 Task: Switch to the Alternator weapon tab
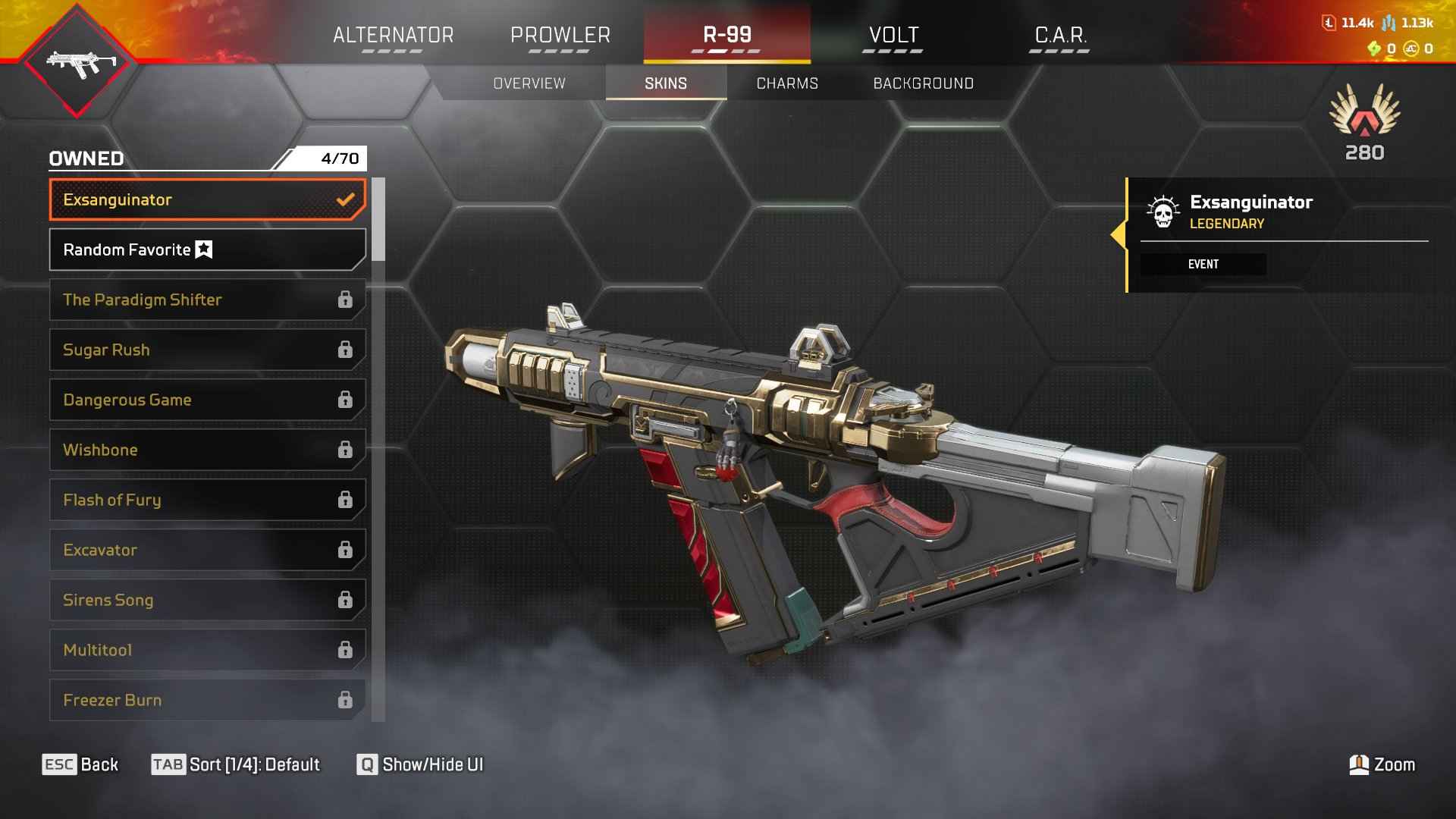point(393,36)
